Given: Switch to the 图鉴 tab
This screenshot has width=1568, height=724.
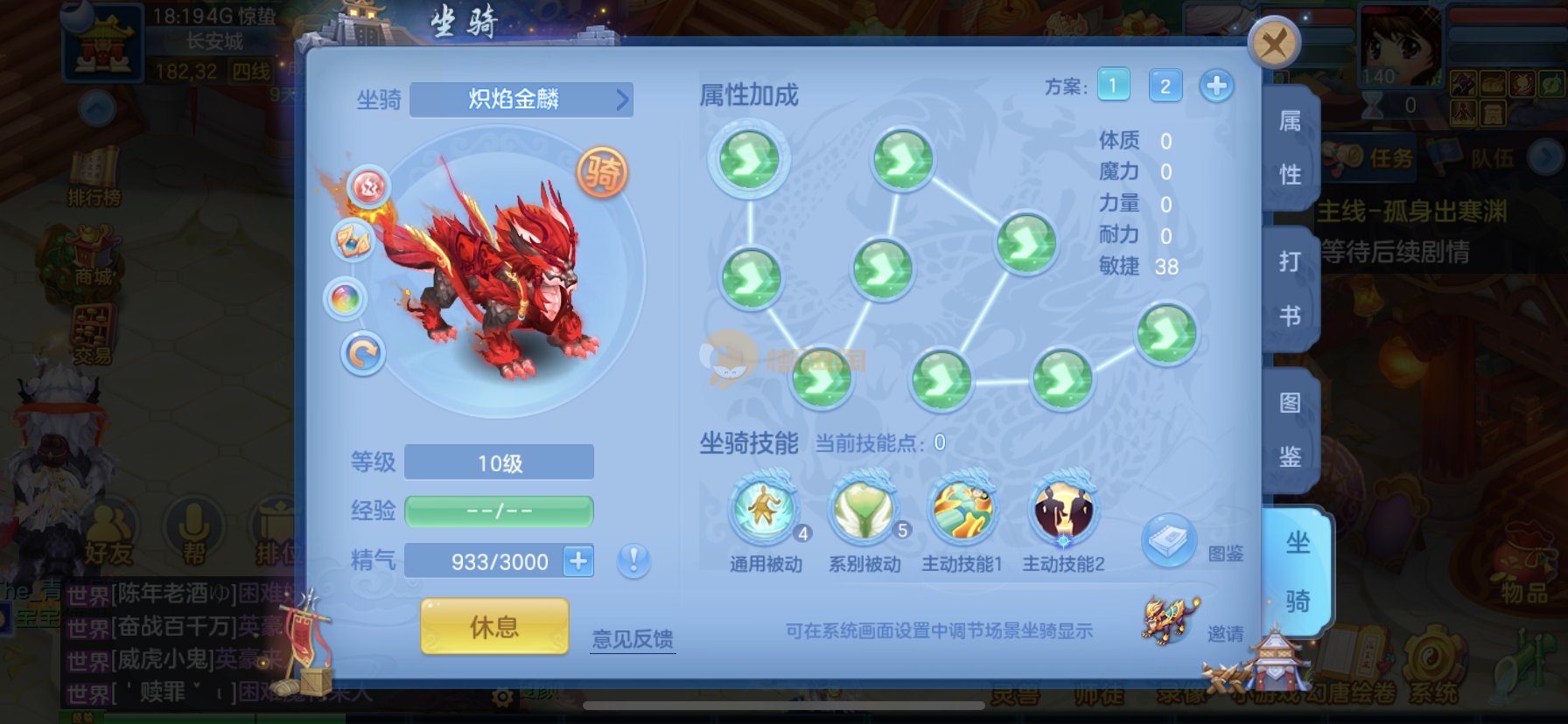Looking at the screenshot, I should click(1290, 428).
